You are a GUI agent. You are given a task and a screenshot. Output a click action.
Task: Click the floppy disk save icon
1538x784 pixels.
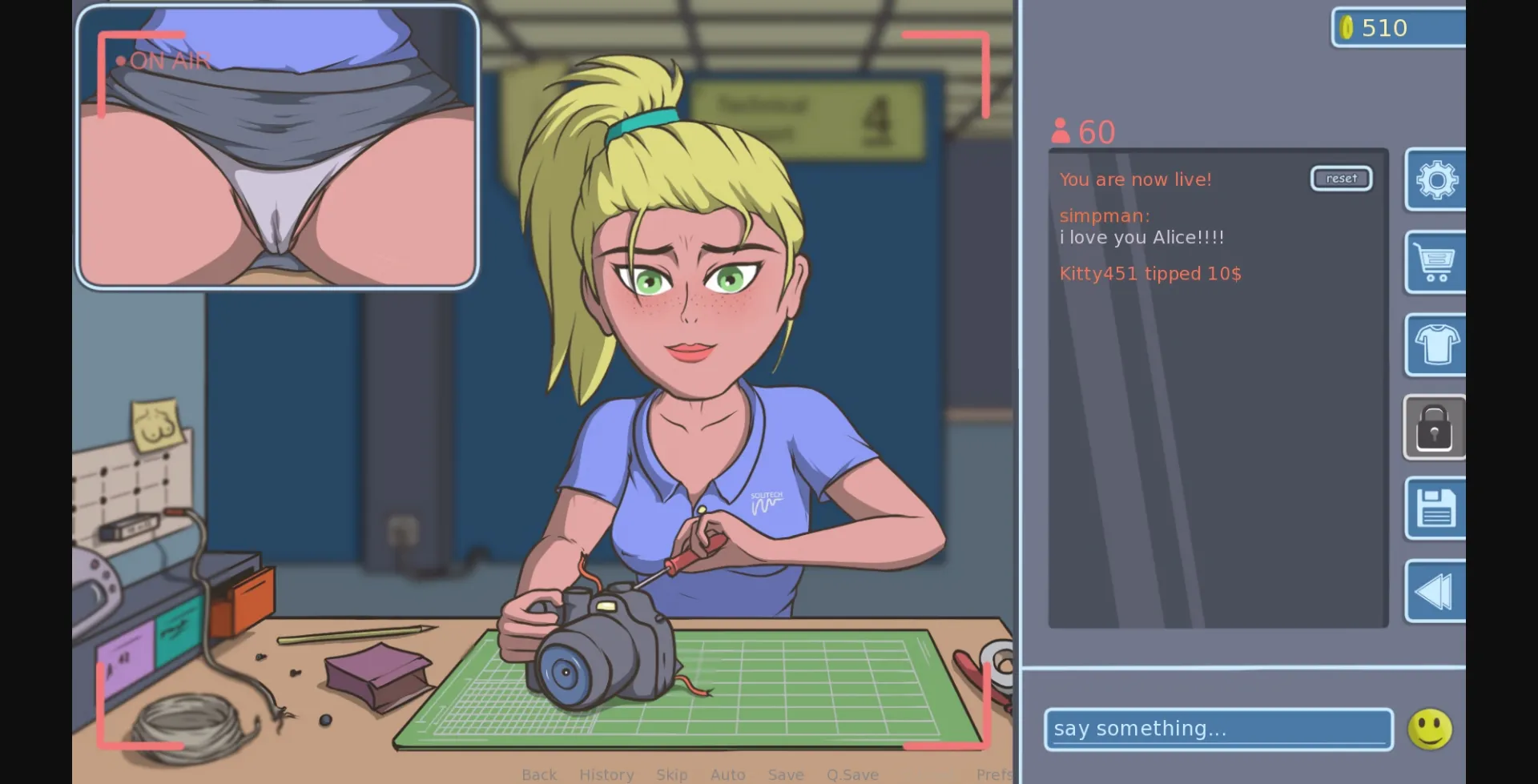point(1436,509)
